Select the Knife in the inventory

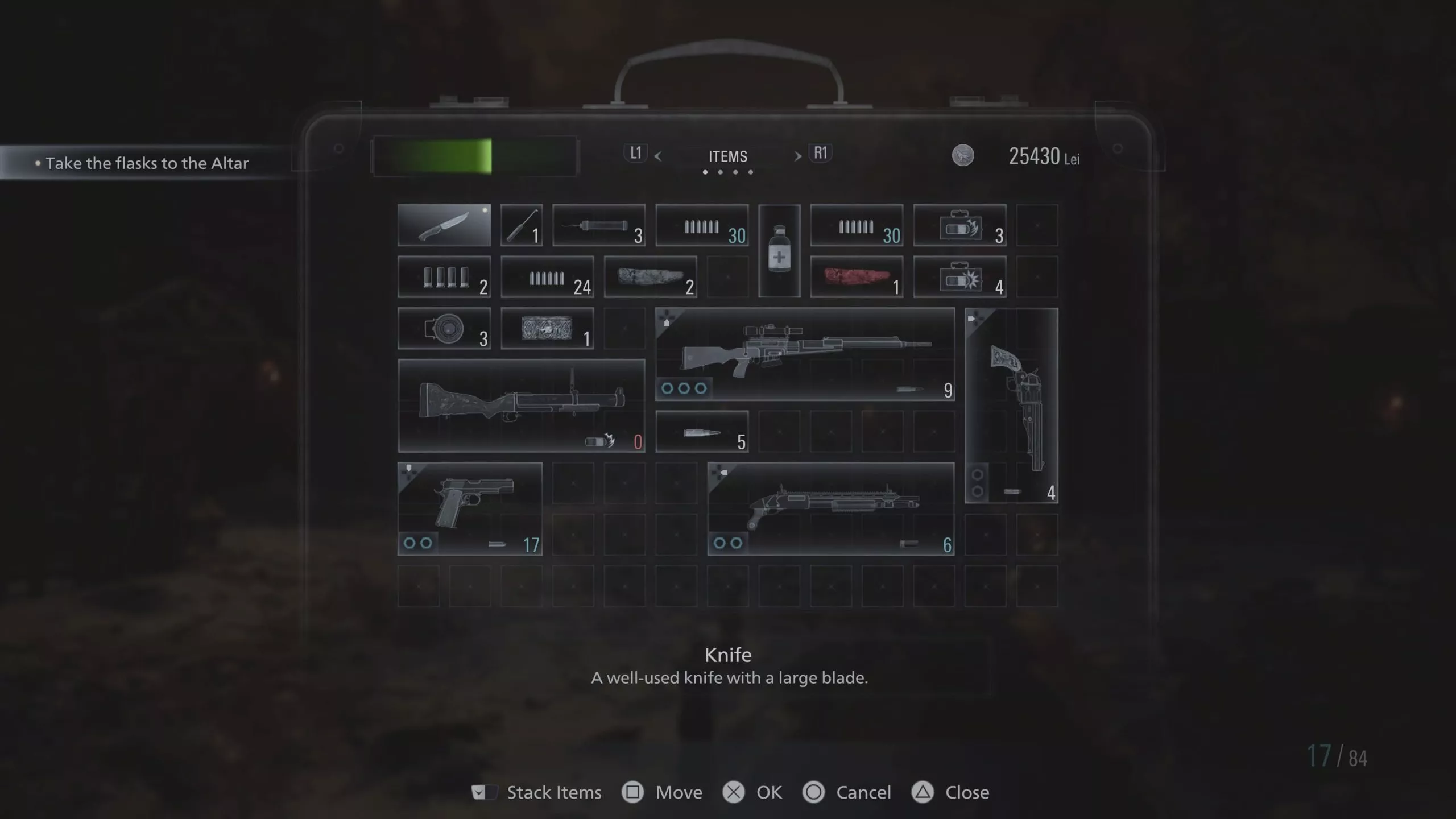coord(444,225)
